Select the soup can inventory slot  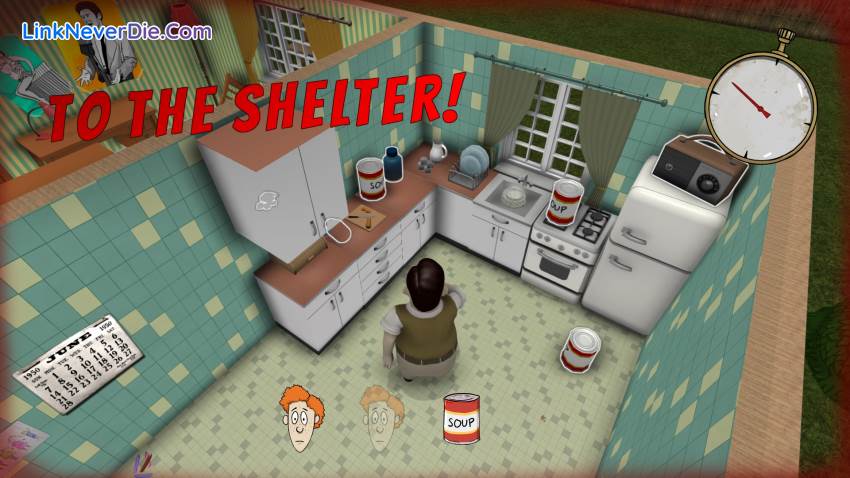tap(463, 418)
